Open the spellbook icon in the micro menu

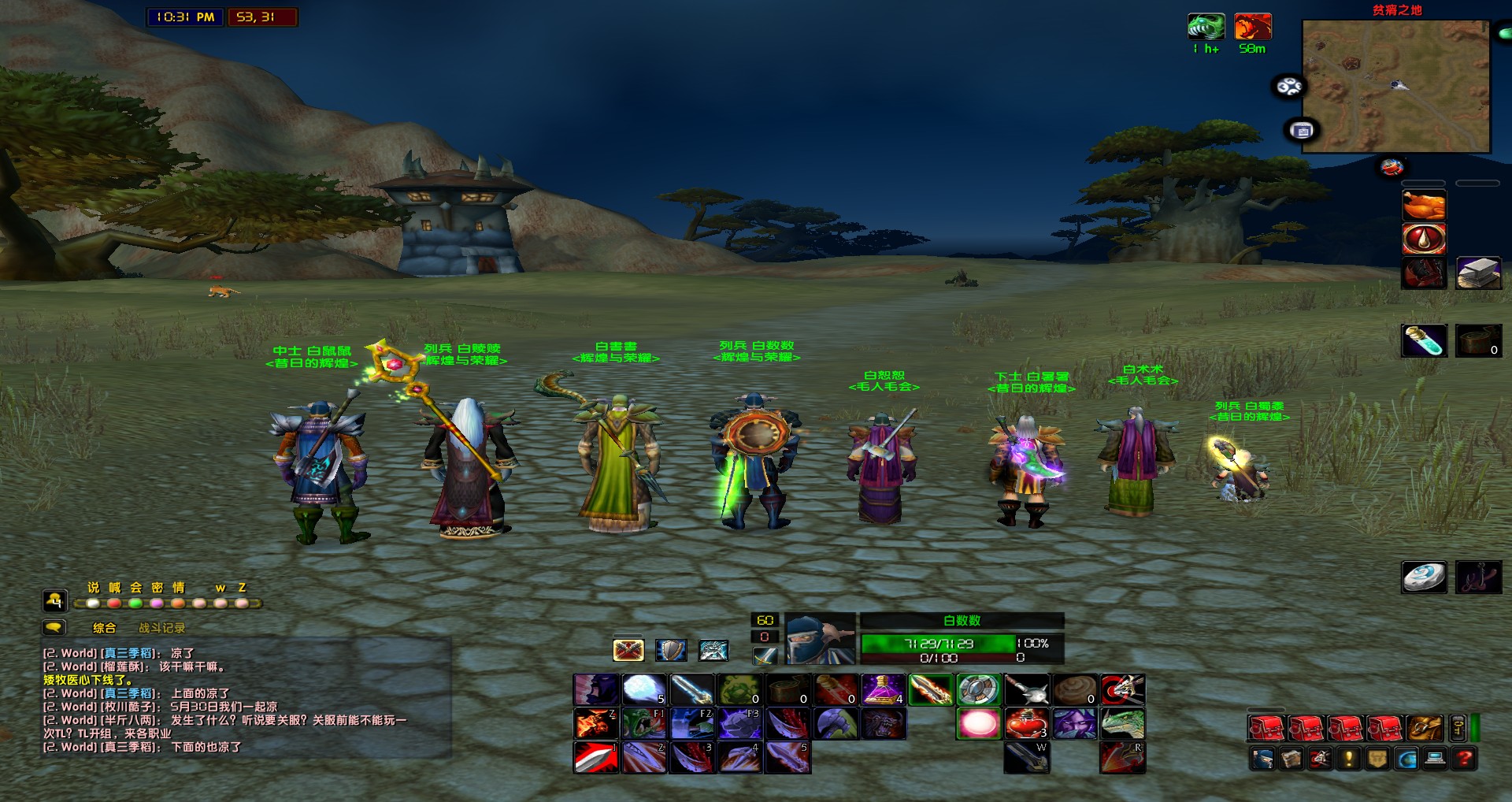(1291, 759)
